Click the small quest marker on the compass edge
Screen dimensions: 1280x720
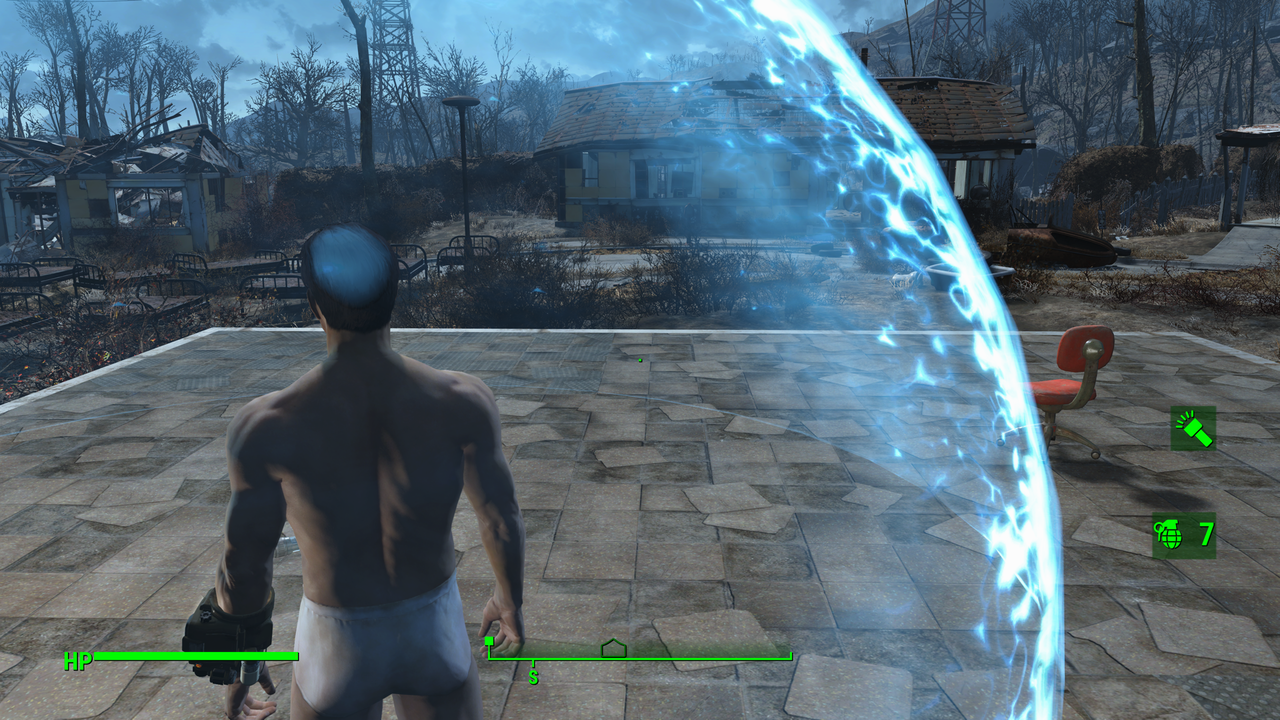click(x=489, y=639)
